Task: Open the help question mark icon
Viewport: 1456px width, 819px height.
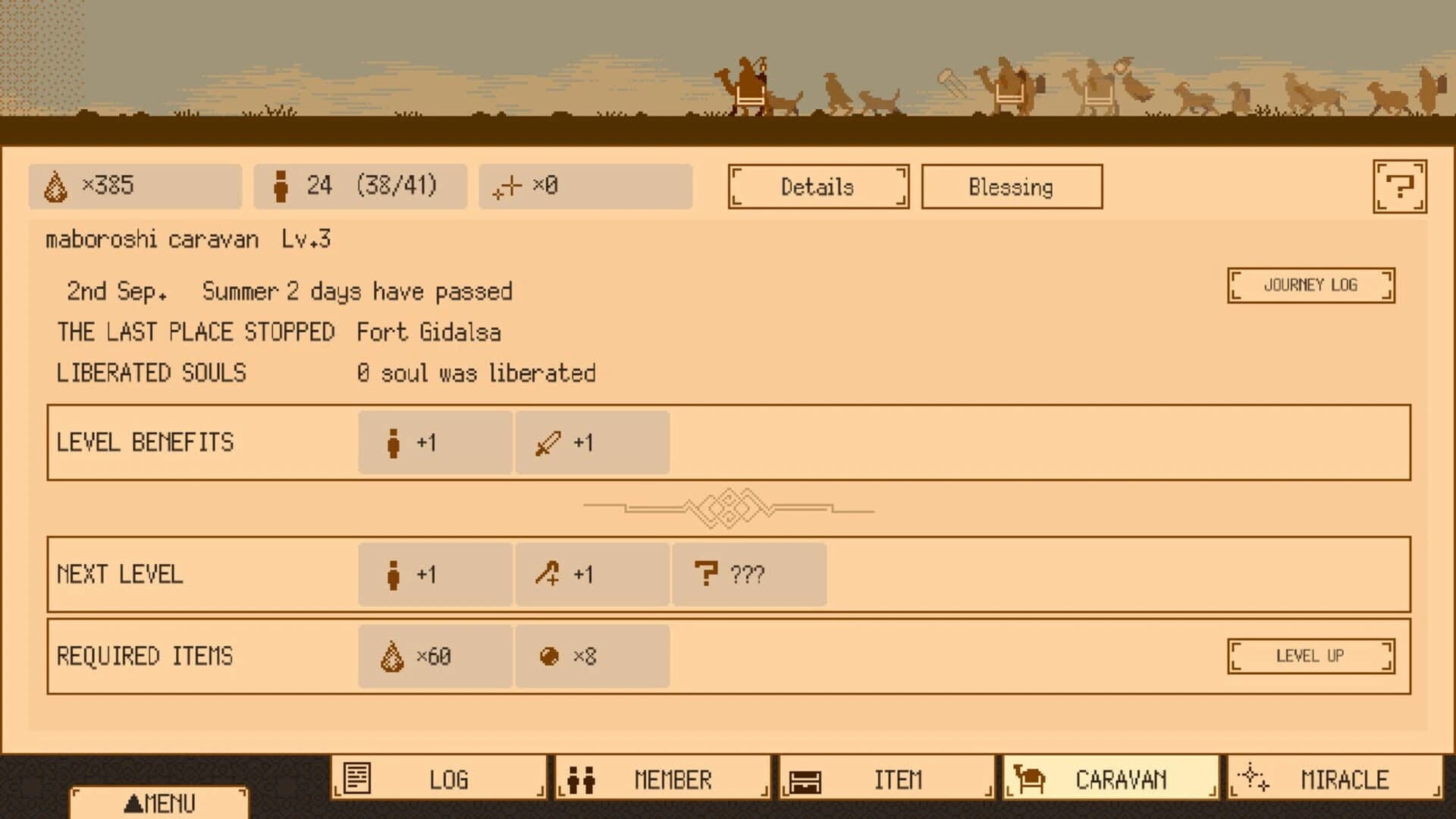Action: point(1400,185)
